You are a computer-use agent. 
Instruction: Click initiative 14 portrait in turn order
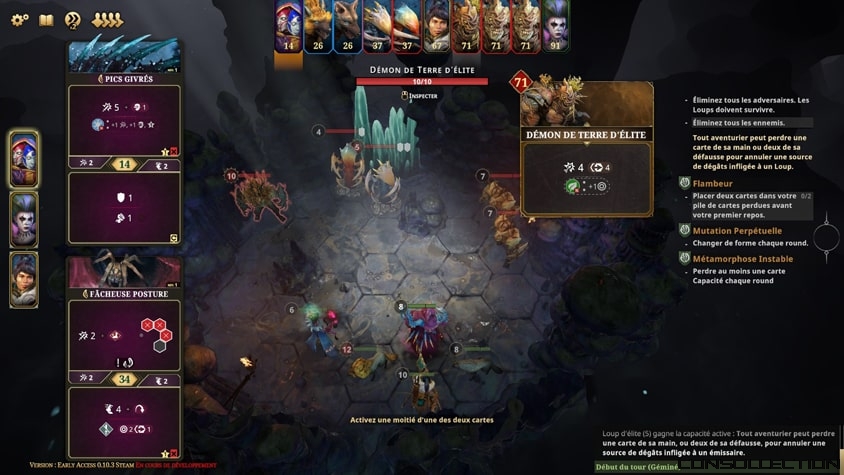(289, 27)
